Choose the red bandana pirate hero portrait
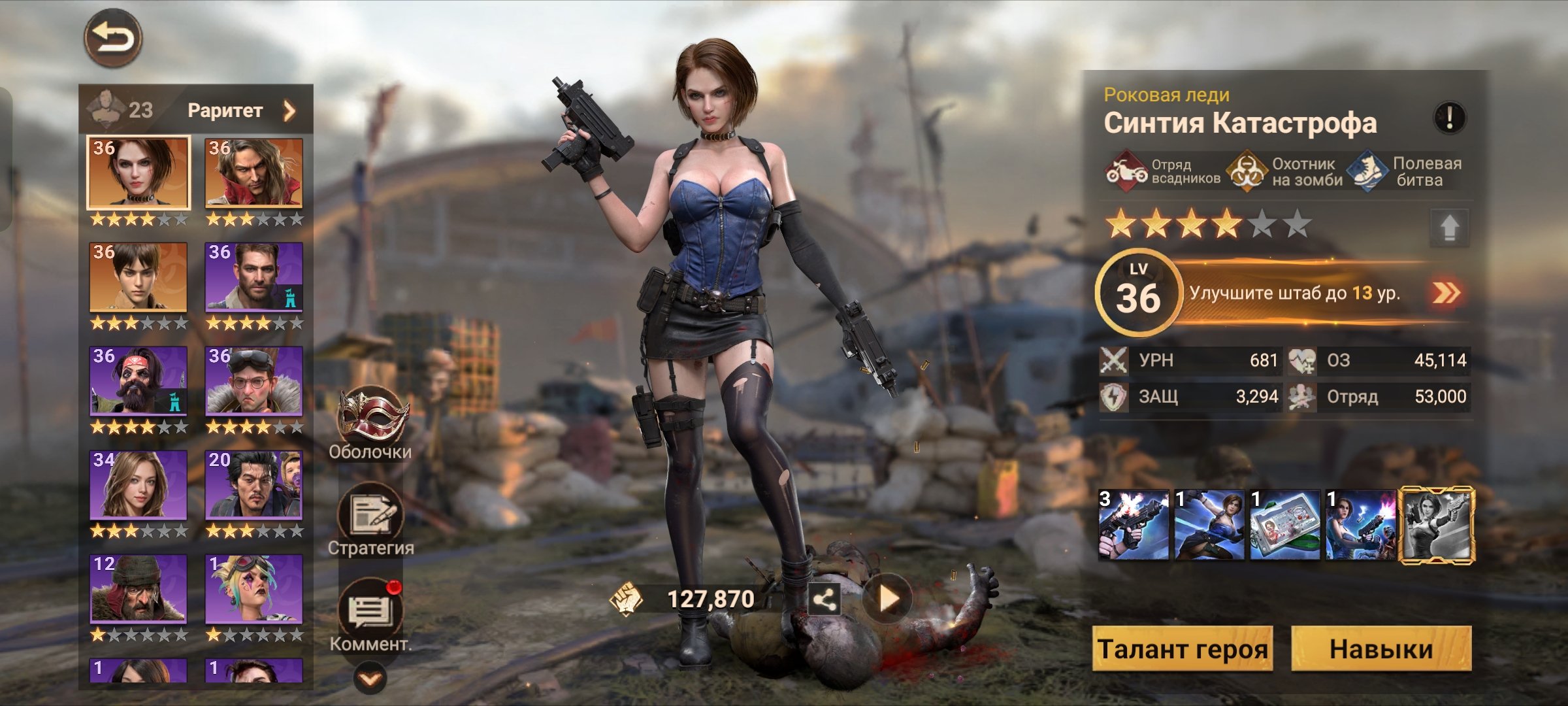Image resolution: width=1568 pixels, height=706 pixels. [139, 381]
